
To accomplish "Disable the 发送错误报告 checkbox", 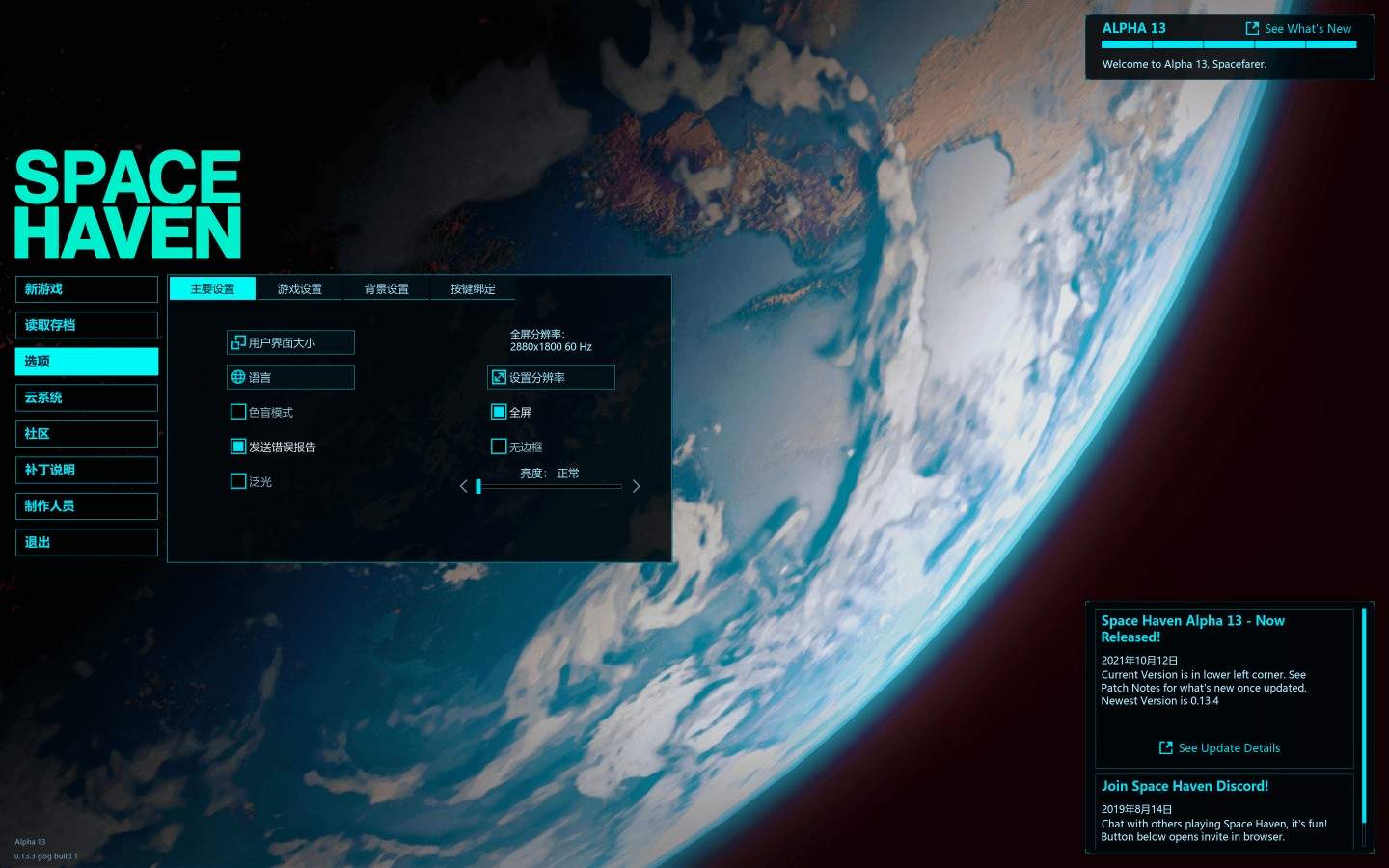I will (x=238, y=446).
